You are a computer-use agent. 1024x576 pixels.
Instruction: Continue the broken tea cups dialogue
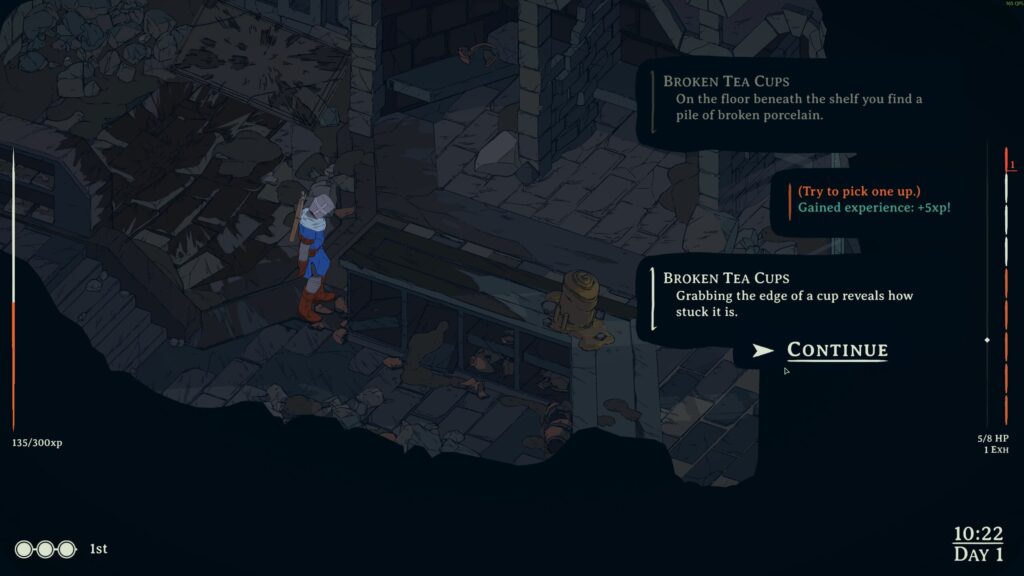point(836,350)
